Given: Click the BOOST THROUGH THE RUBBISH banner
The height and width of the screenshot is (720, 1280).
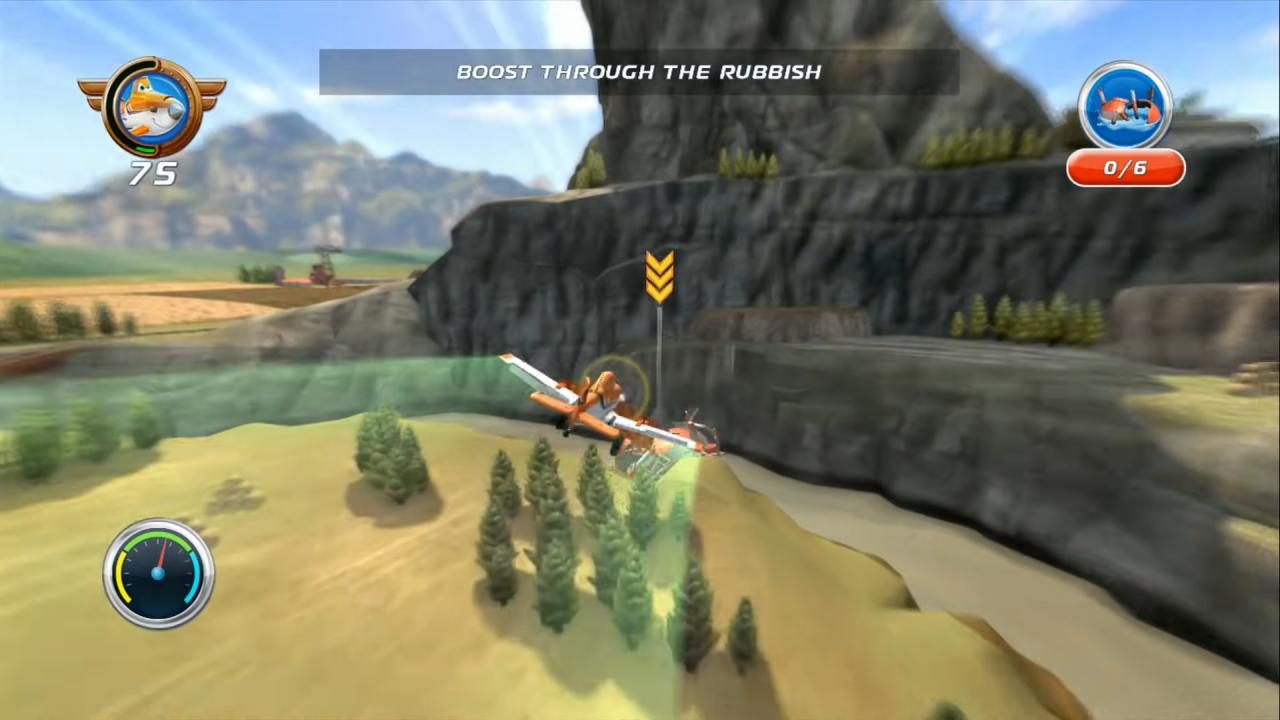Looking at the screenshot, I should point(640,71).
